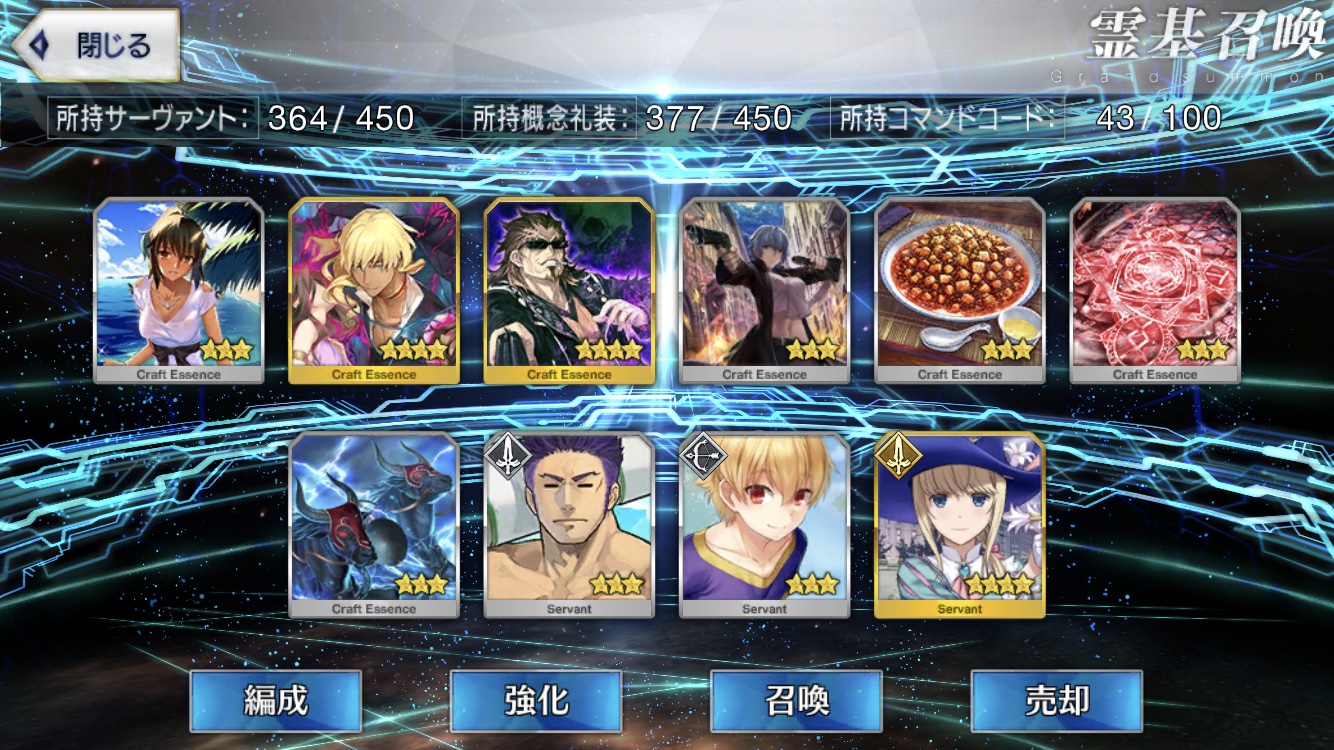This screenshot has width=1334, height=750.
Task: View the lightning bull Craft Essence card
Action: coord(374,524)
